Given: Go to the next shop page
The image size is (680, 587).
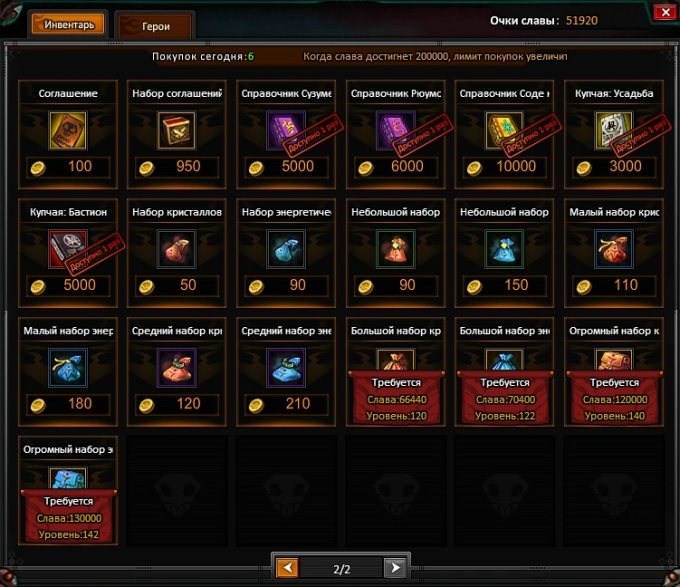Looking at the screenshot, I should (395, 568).
